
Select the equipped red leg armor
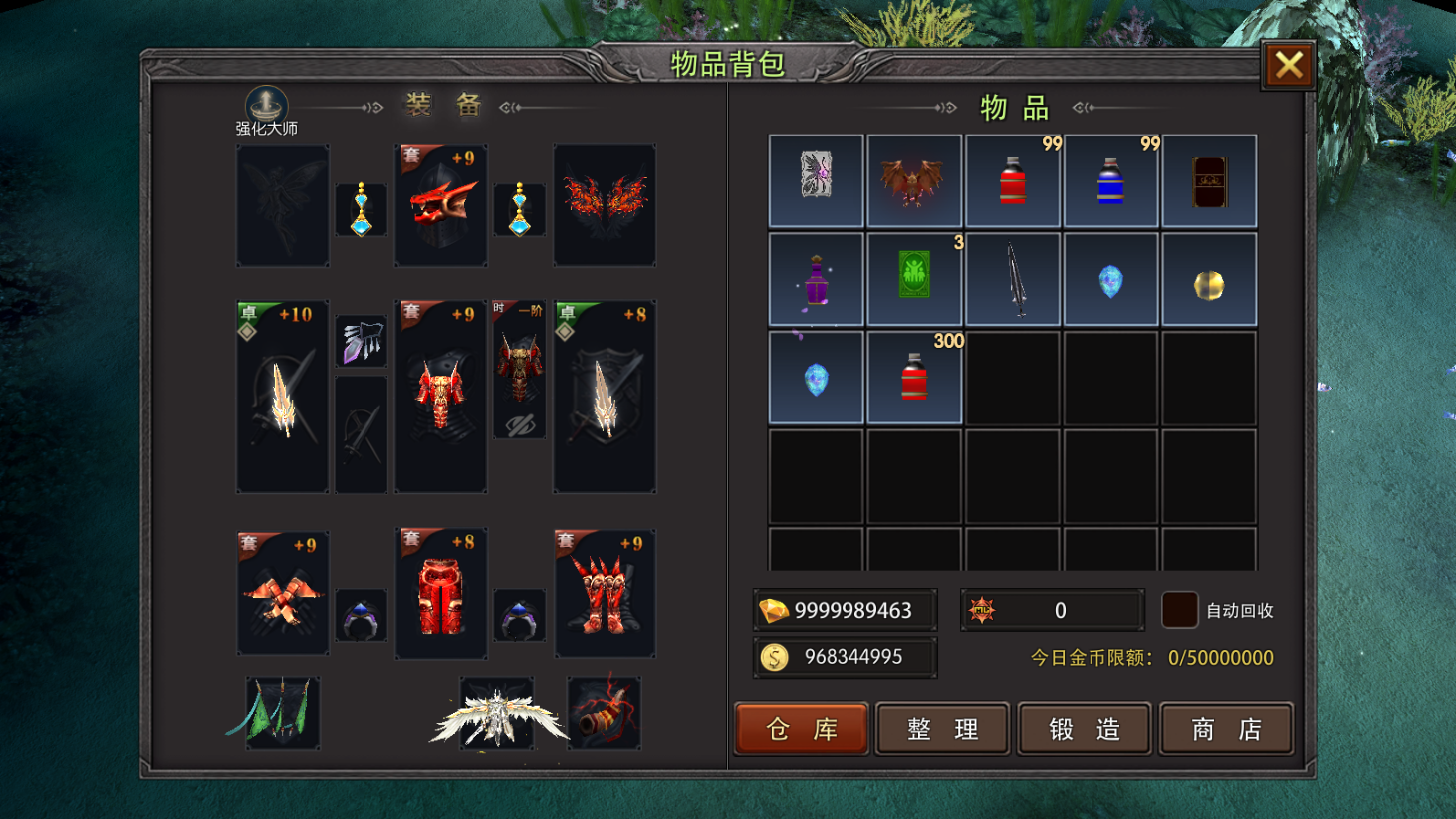[x=441, y=594]
